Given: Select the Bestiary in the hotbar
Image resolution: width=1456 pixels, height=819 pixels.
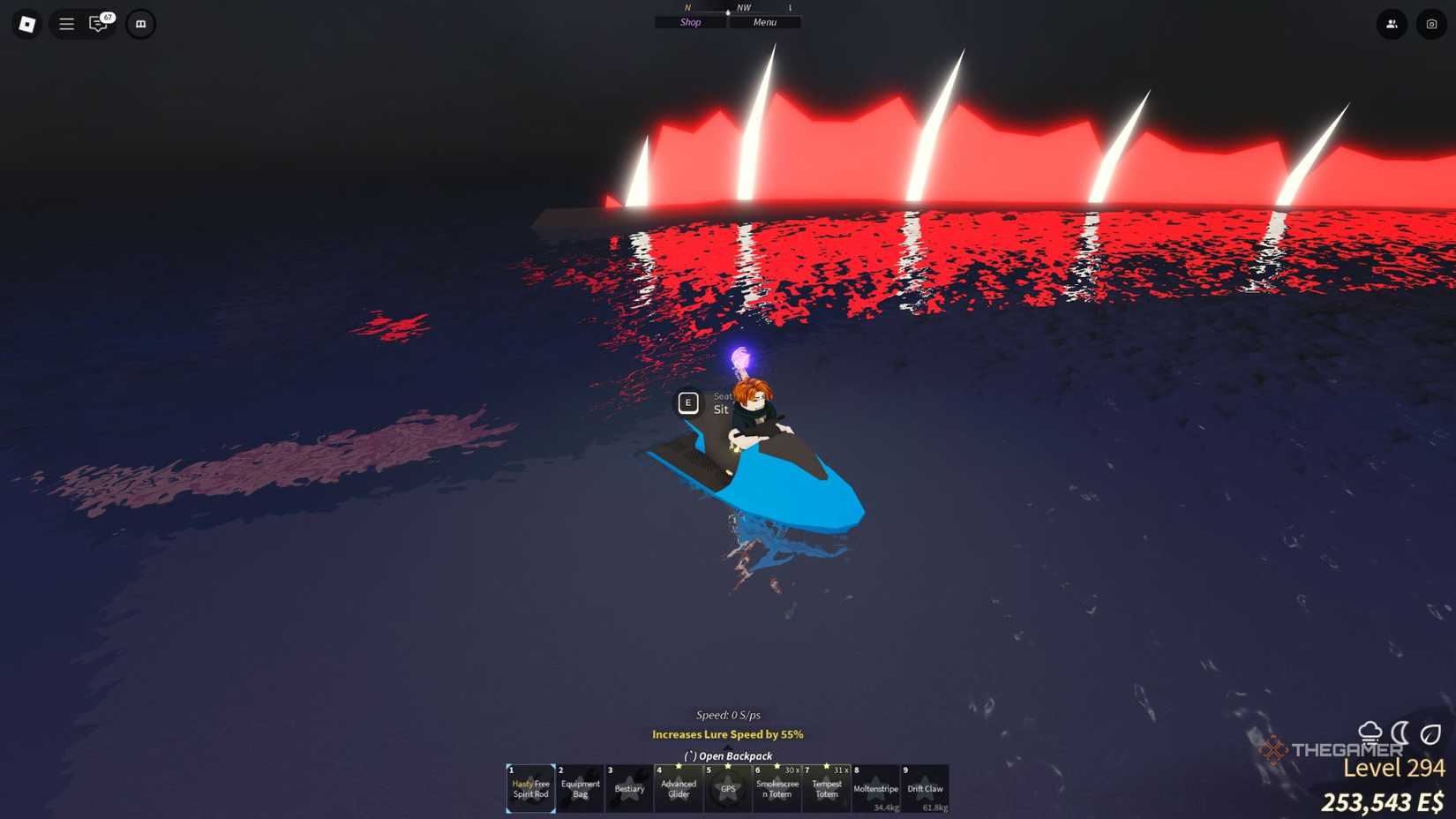Looking at the screenshot, I should [x=629, y=788].
